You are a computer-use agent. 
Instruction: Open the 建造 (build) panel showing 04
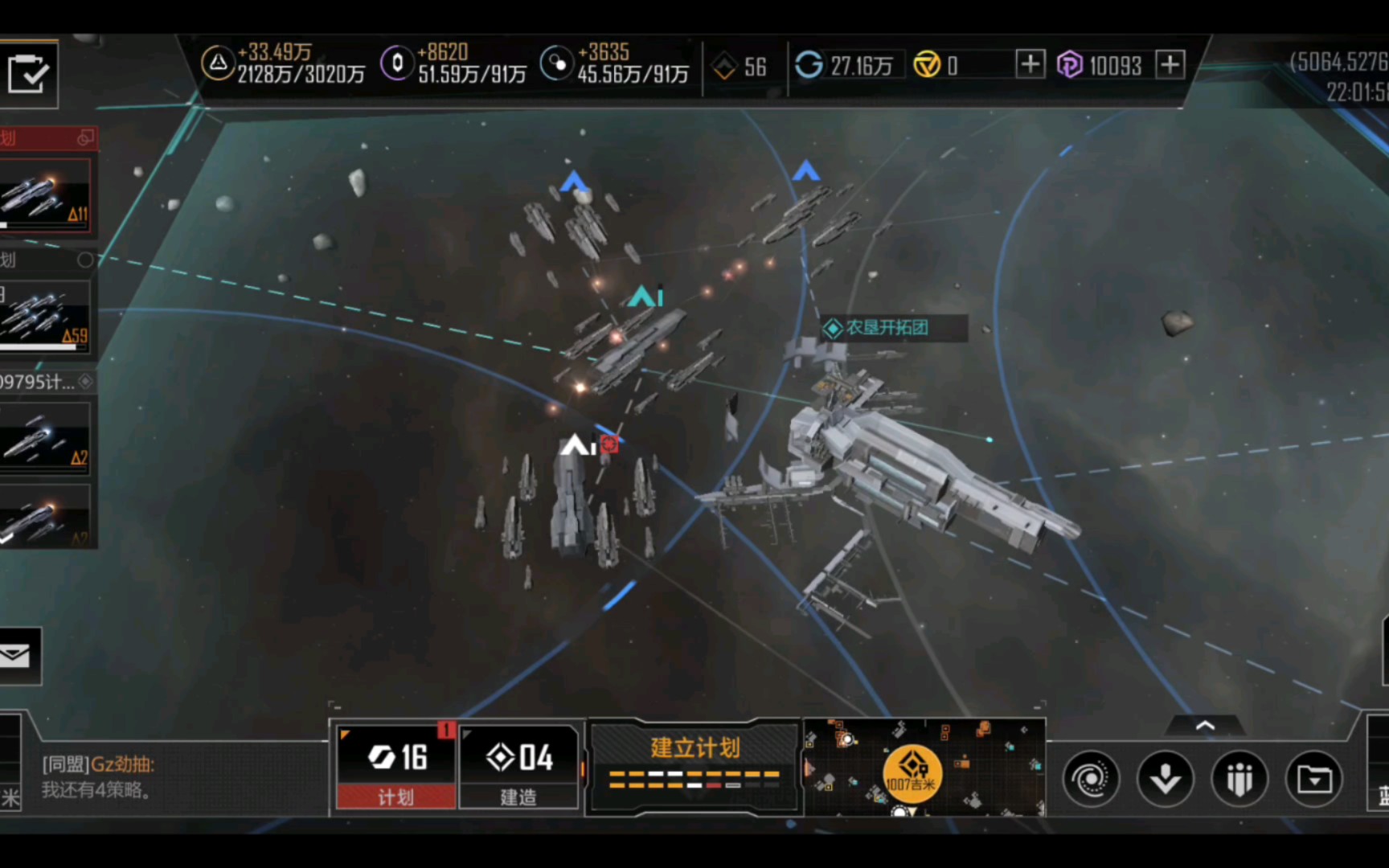click(518, 767)
